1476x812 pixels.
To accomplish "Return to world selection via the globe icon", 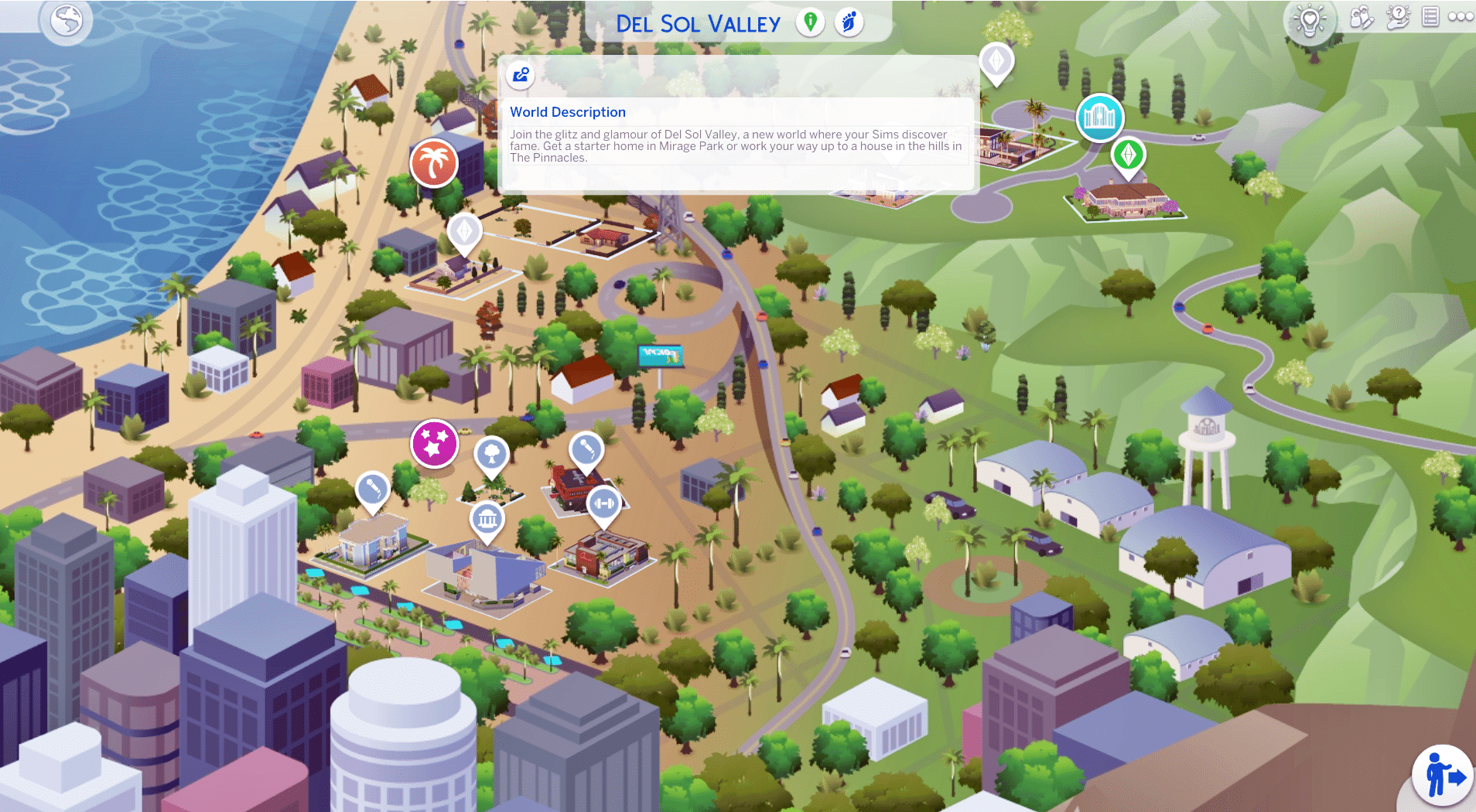I will (67, 22).
